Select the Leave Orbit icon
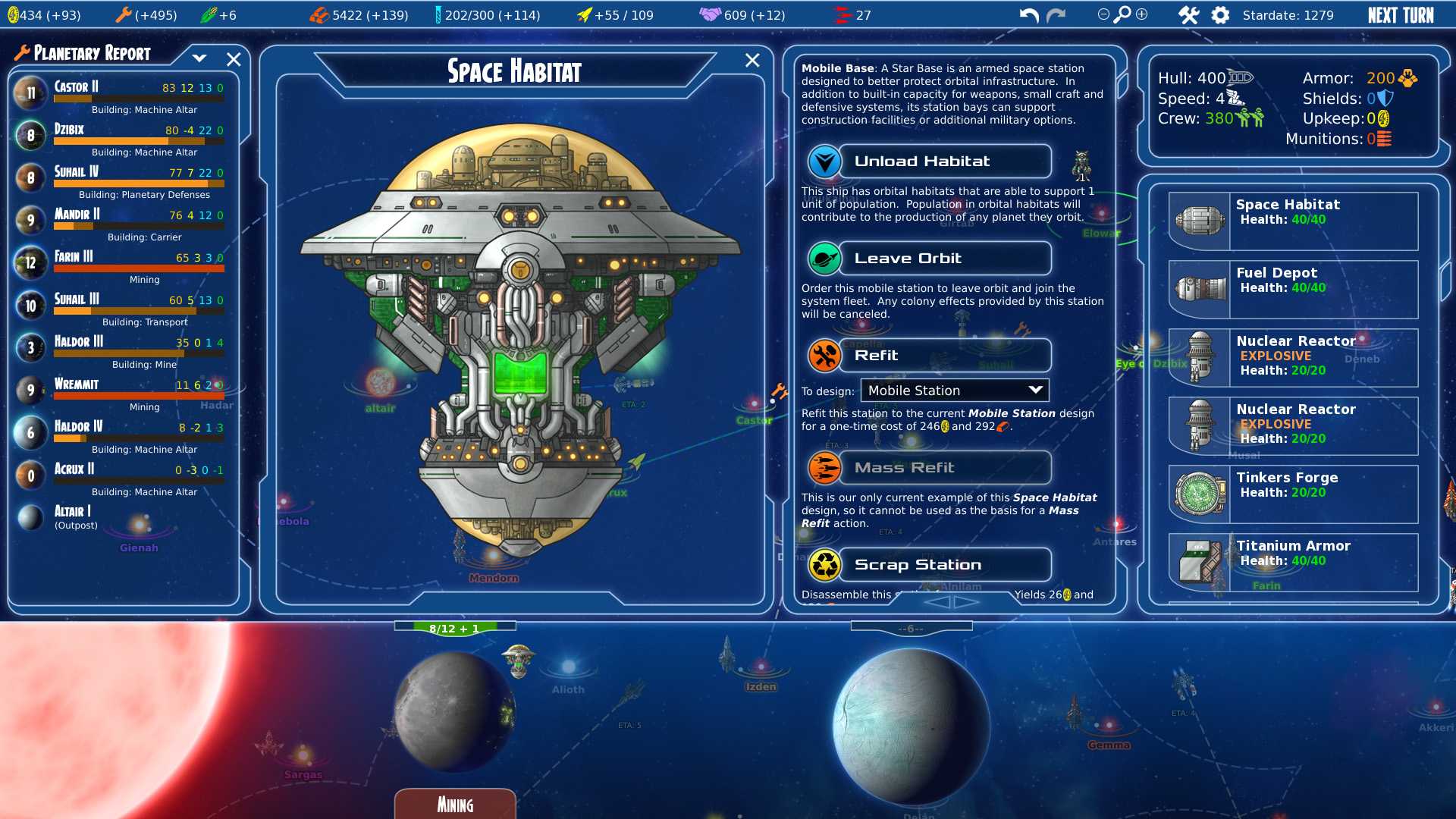This screenshot has width=1456, height=819. (x=824, y=258)
